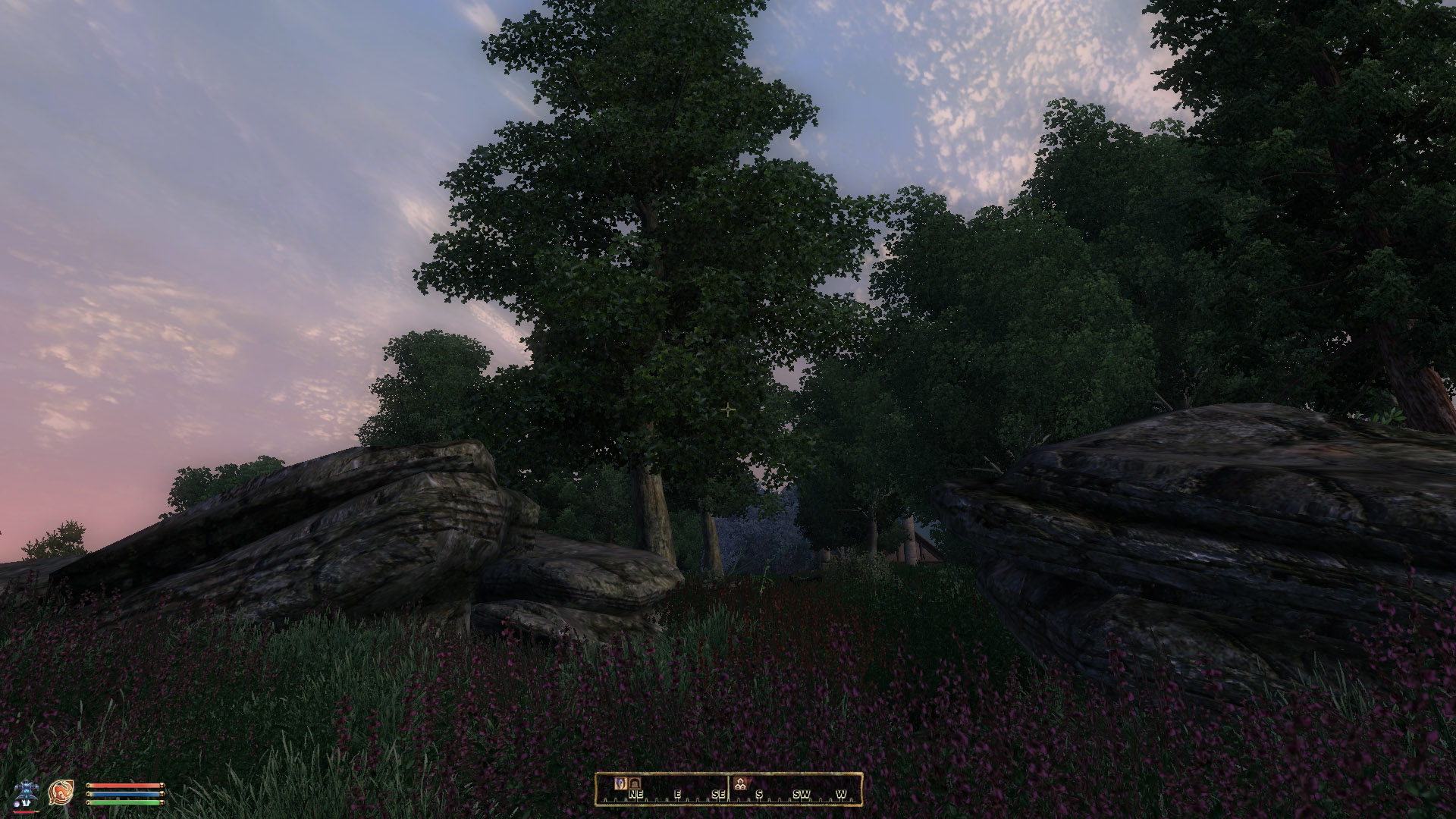Viewport: 1456px width, 819px height.
Task: Click the summoned creature active effect icon
Action: coord(27,789)
